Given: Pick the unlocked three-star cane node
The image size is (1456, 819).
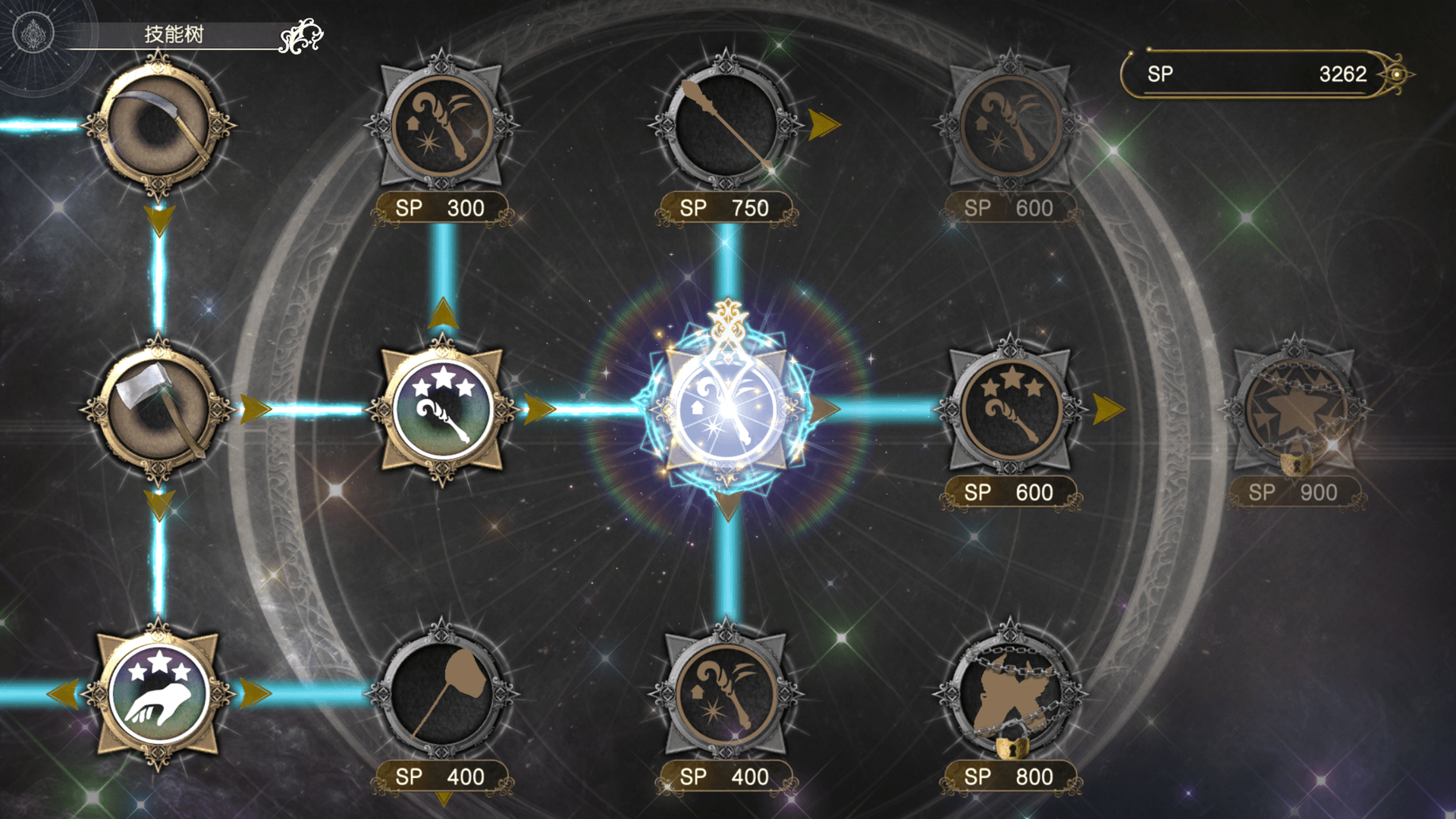Looking at the screenshot, I should tap(442, 409).
